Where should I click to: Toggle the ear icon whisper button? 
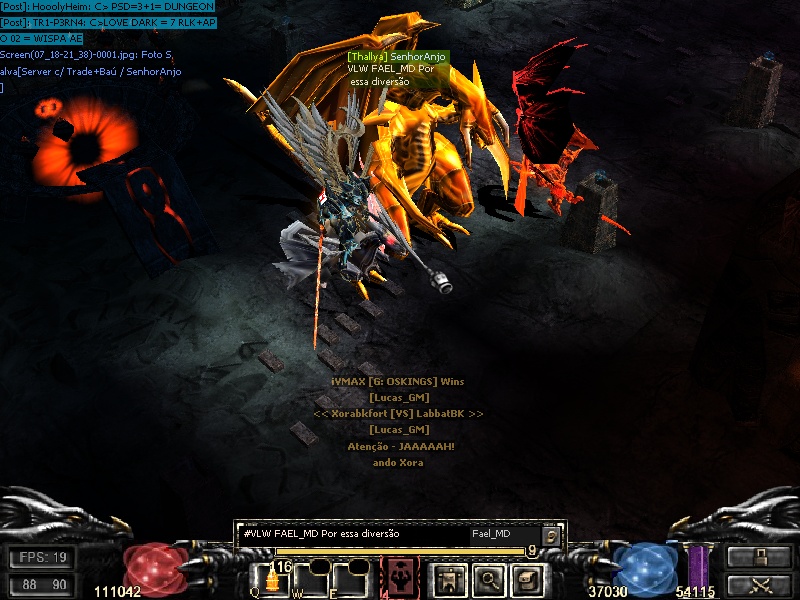551,535
